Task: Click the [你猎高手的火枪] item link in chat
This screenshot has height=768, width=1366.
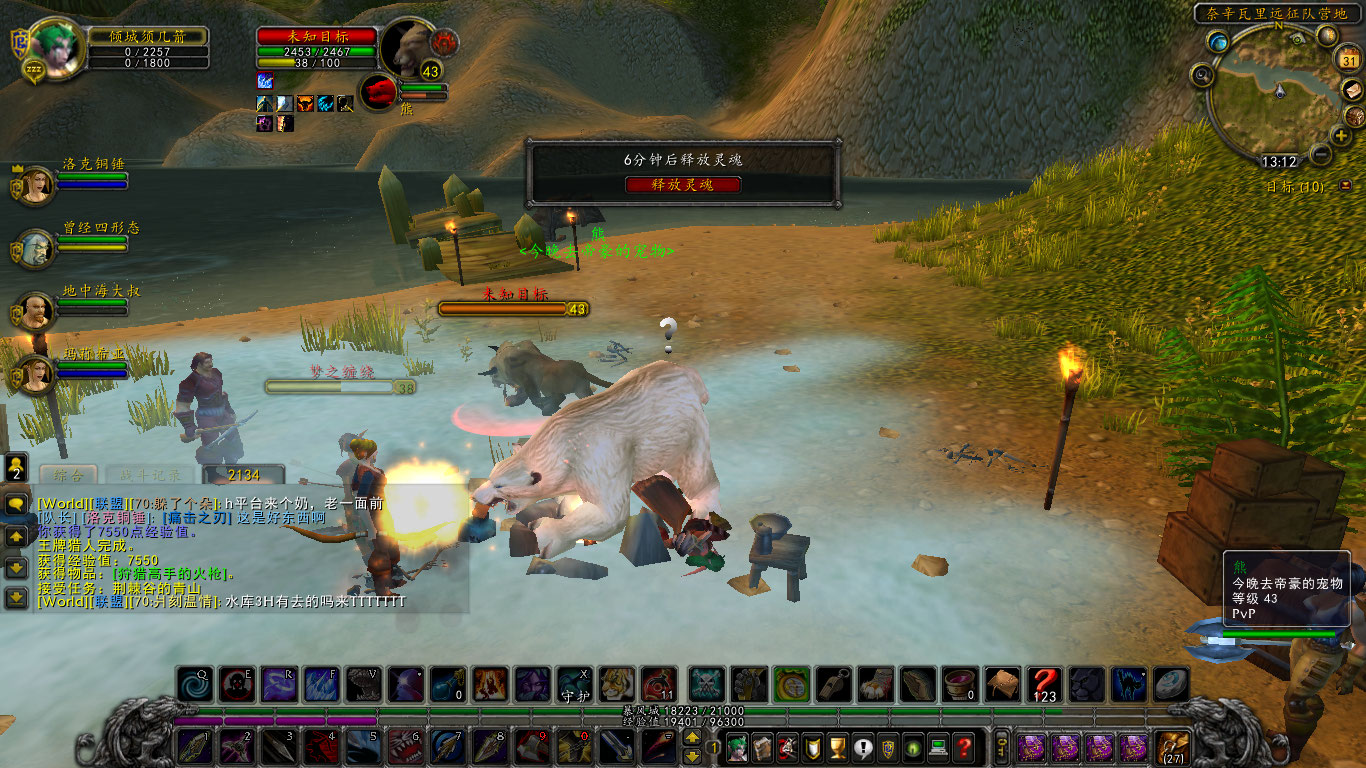Action: pyautogui.click(x=170, y=574)
